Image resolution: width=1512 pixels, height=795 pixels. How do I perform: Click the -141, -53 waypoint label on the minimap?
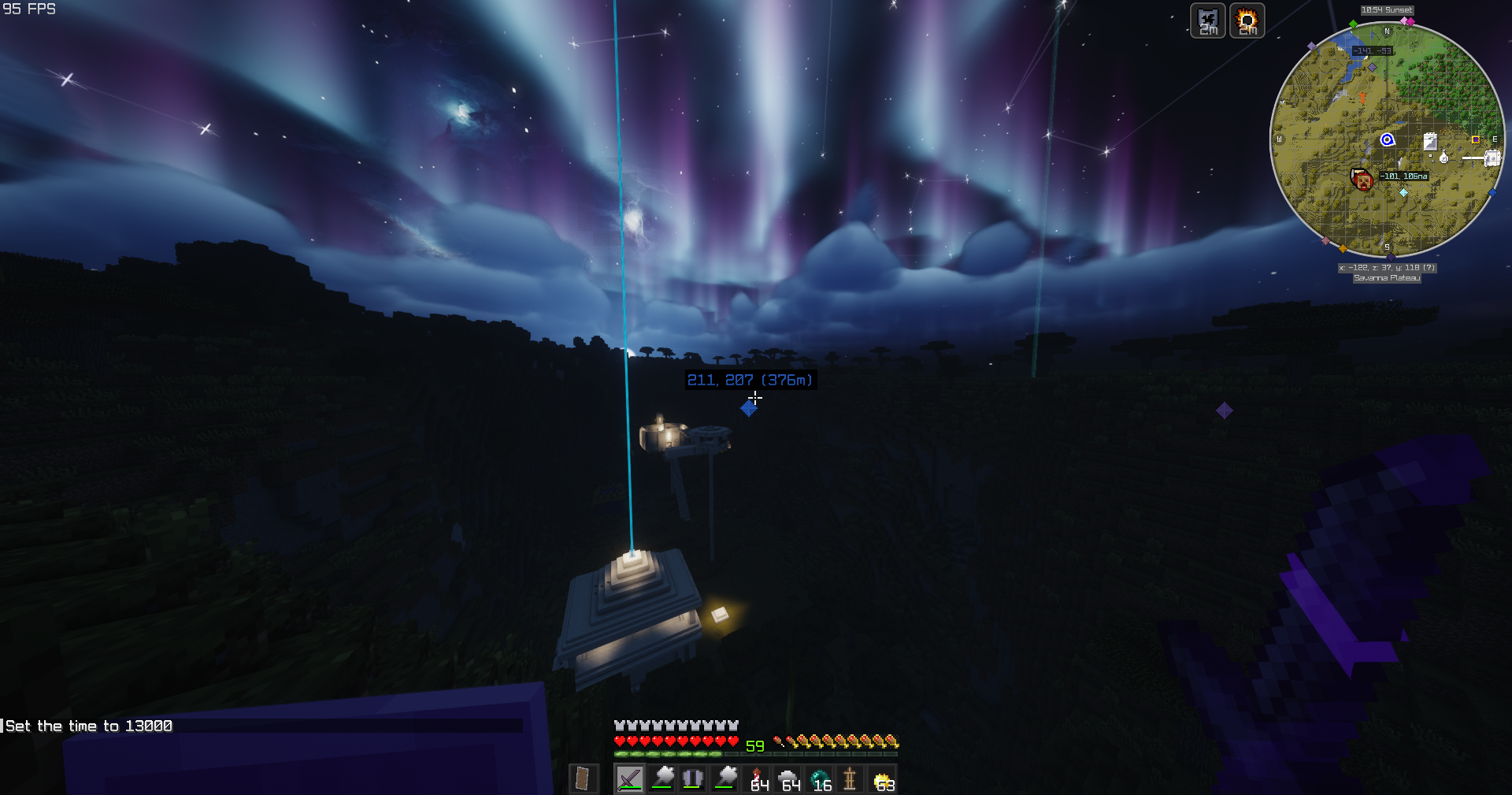pyautogui.click(x=1373, y=50)
